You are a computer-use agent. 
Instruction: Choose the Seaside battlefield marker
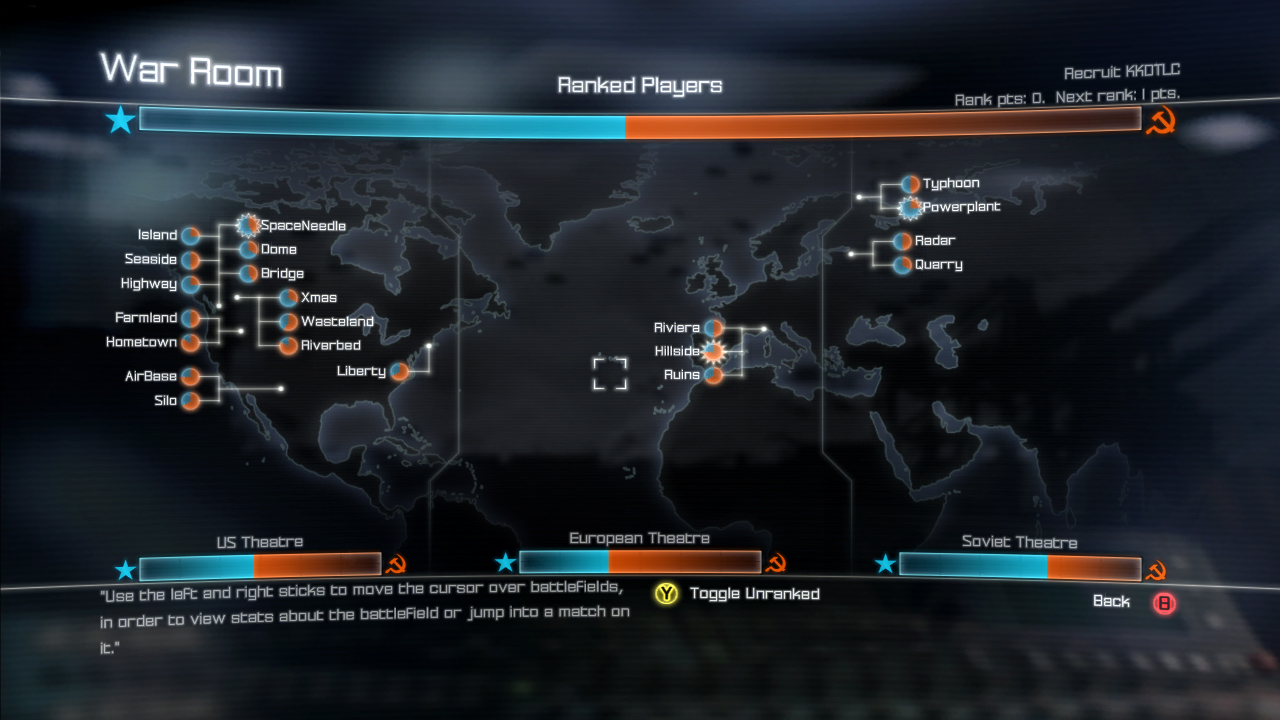[190, 260]
